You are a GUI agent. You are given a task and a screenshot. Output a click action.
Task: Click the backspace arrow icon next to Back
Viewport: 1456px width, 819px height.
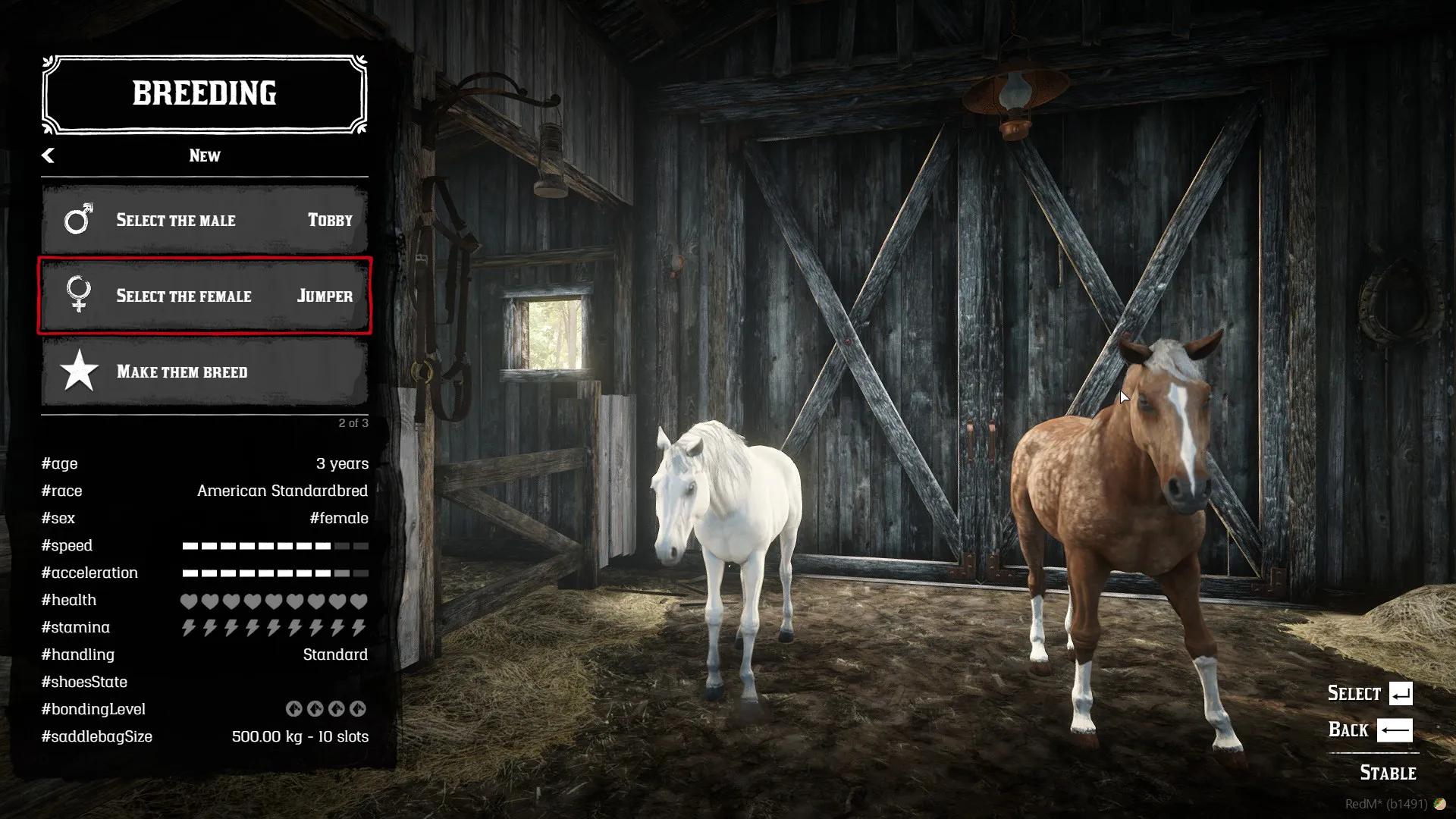[x=1394, y=729]
